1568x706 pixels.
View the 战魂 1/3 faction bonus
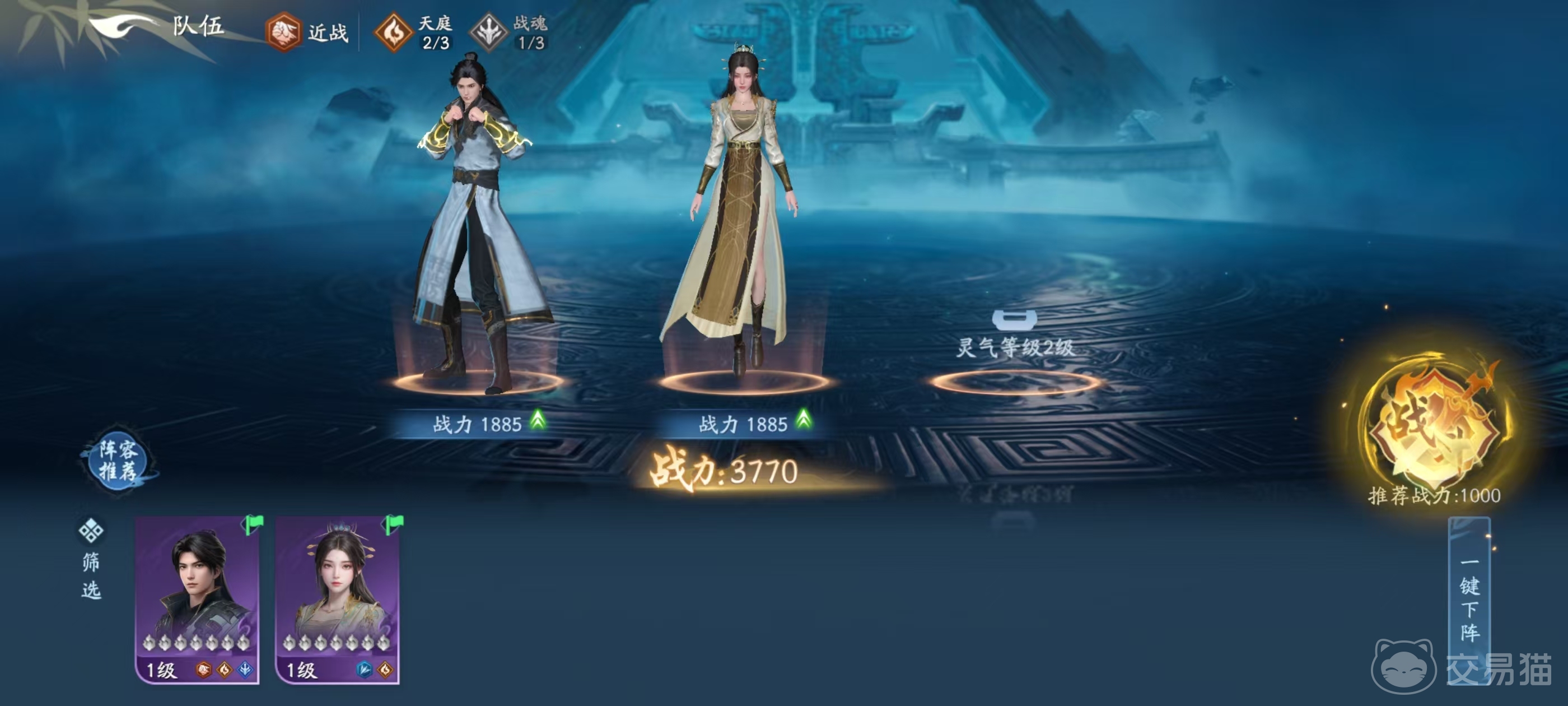[489, 32]
